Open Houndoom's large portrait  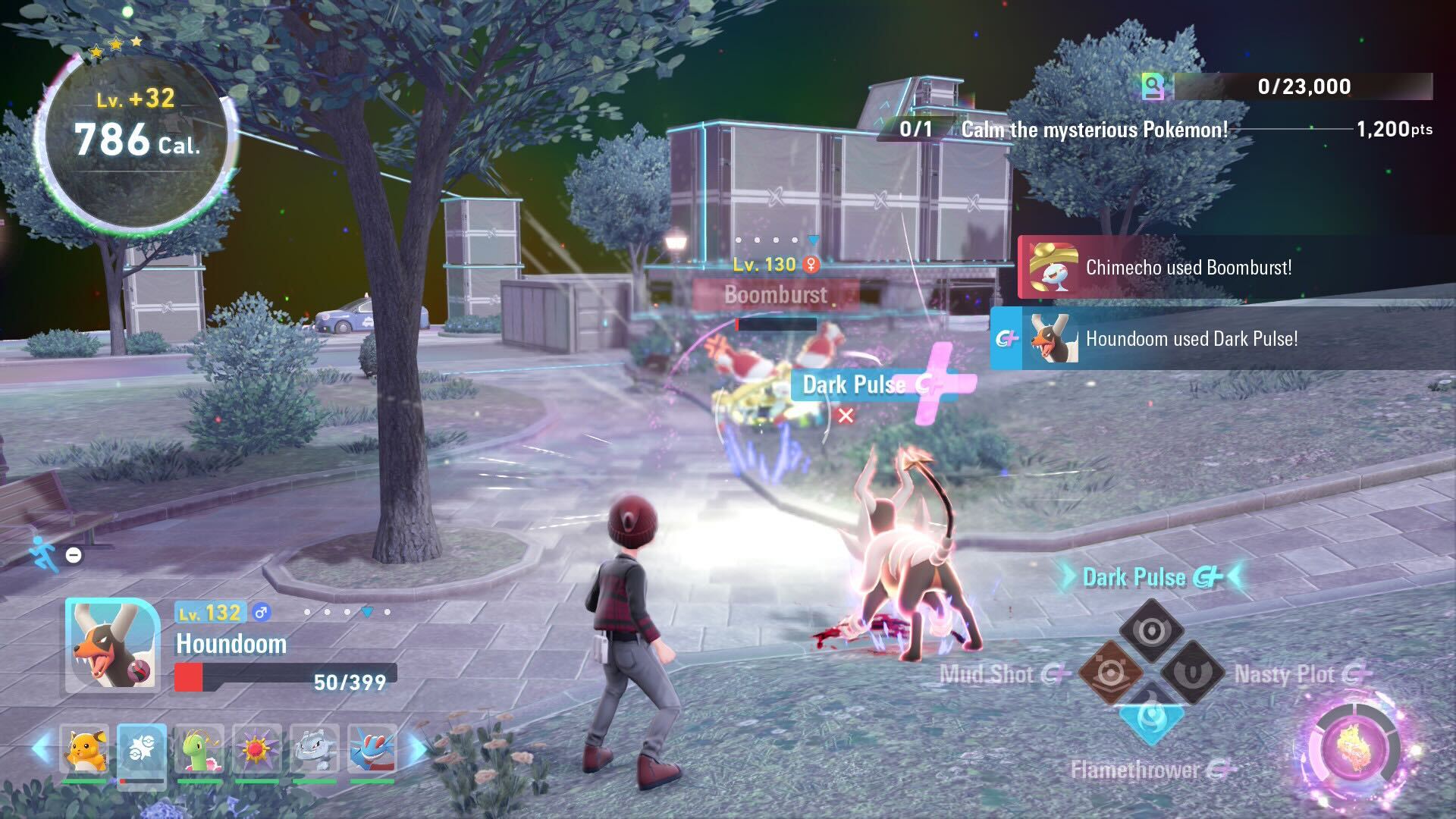pyautogui.click(x=112, y=645)
